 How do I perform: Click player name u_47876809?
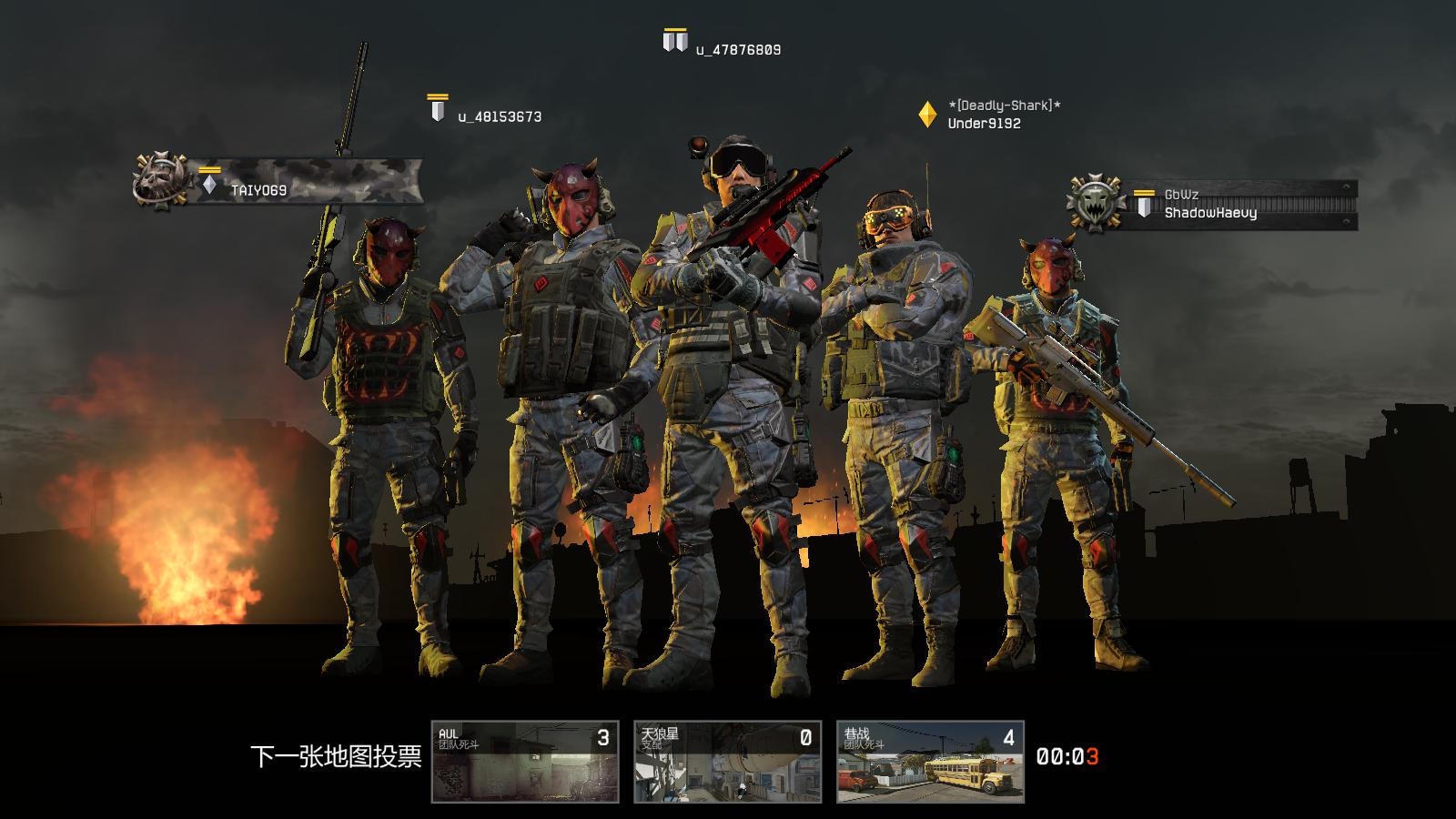tap(738, 50)
